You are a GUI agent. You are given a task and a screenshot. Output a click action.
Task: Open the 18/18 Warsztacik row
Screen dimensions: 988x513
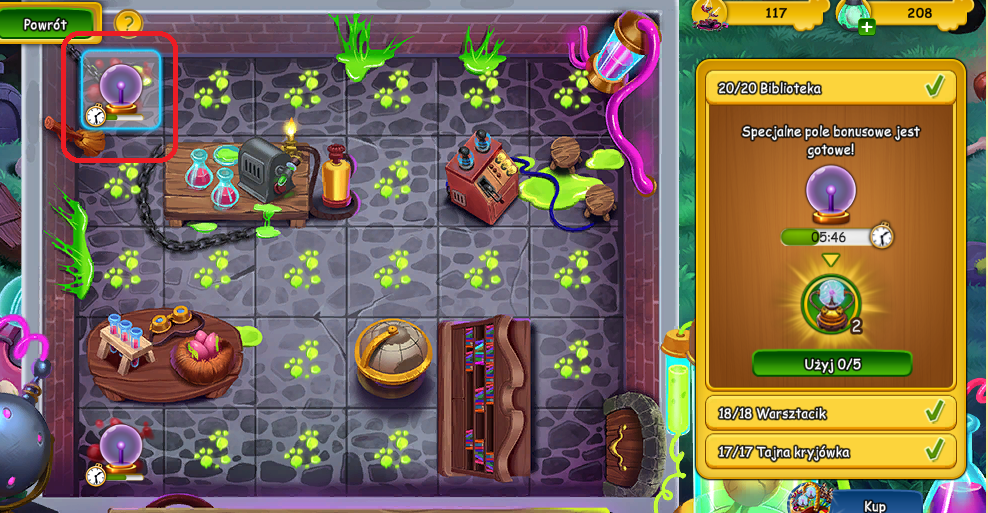pyautogui.click(x=831, y=413)
